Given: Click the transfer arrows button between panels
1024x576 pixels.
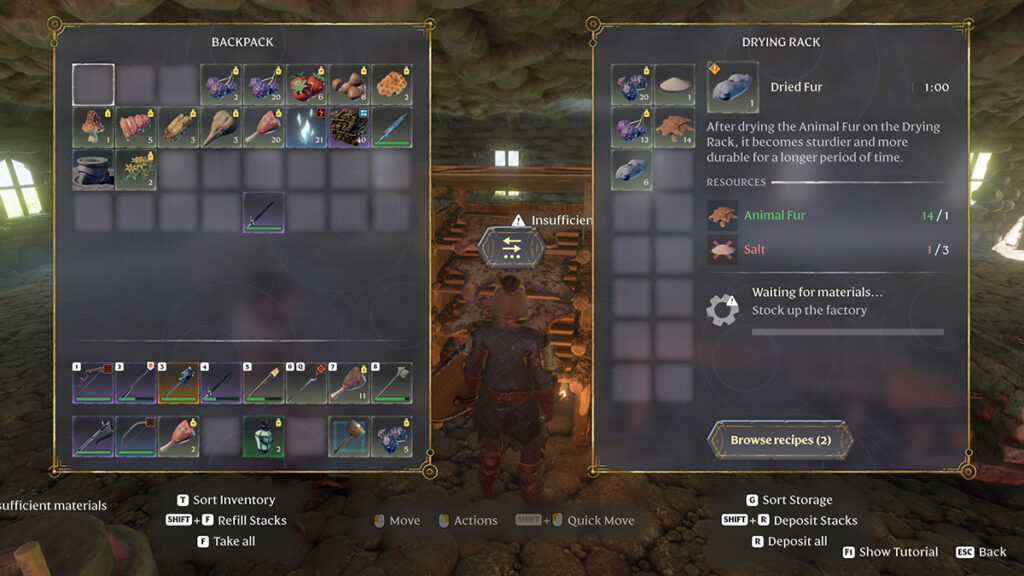Looking at the screenshot, I should [x=512, y=246].
